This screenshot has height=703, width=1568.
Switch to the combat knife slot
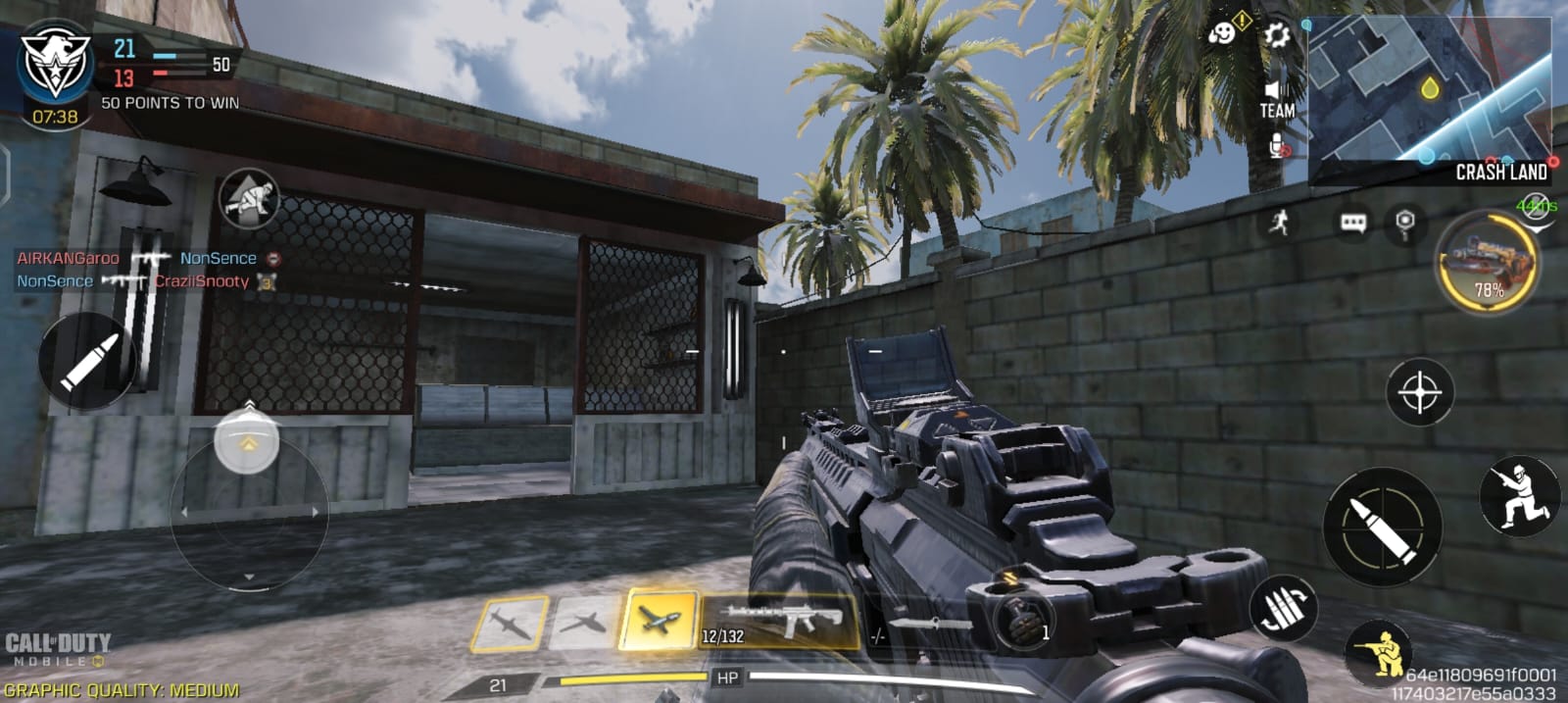(921, 626)
